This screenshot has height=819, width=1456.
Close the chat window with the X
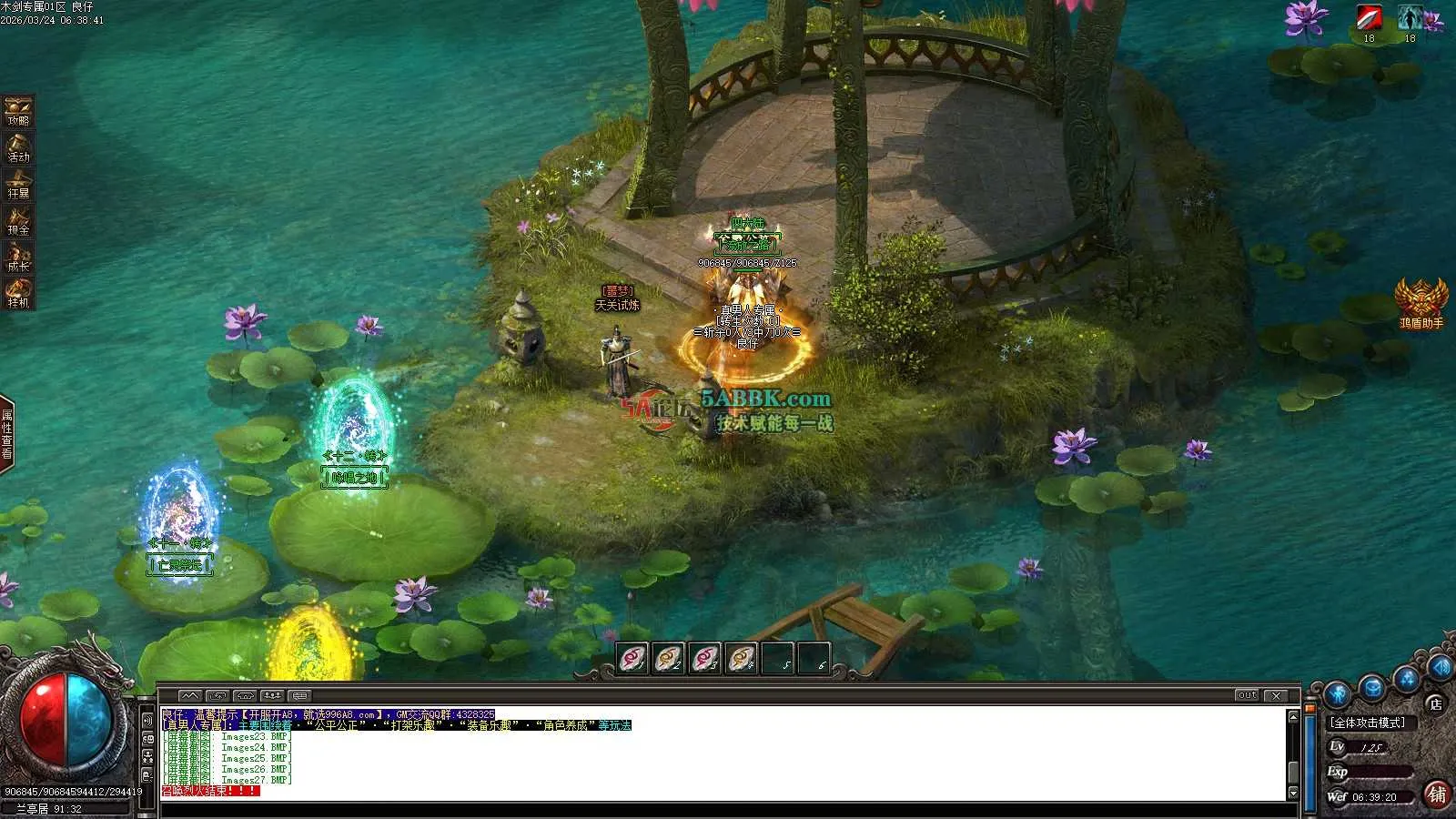click(1277, 695)
